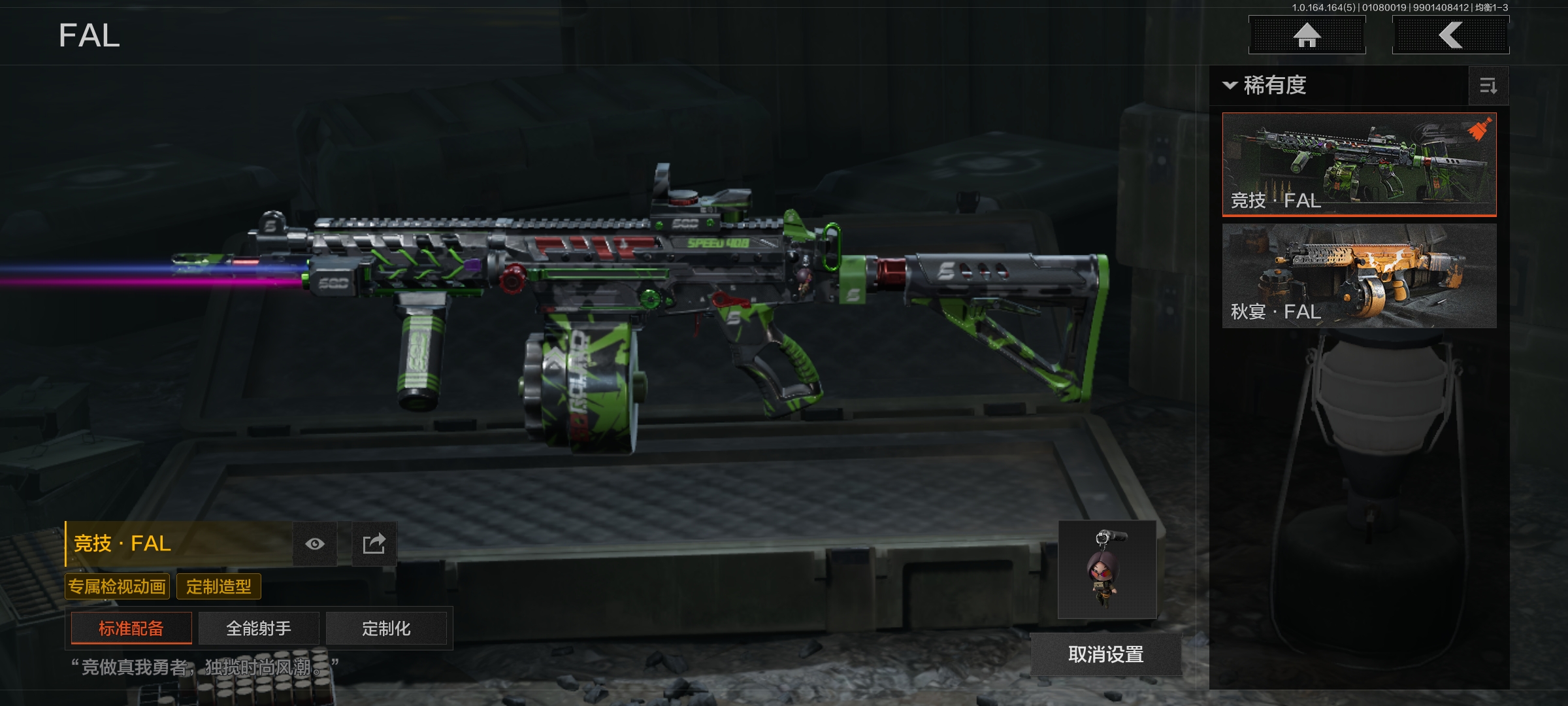Click the back arrow button
The height and width of the screenshot is (706, 1568).
coord(1450,35)
